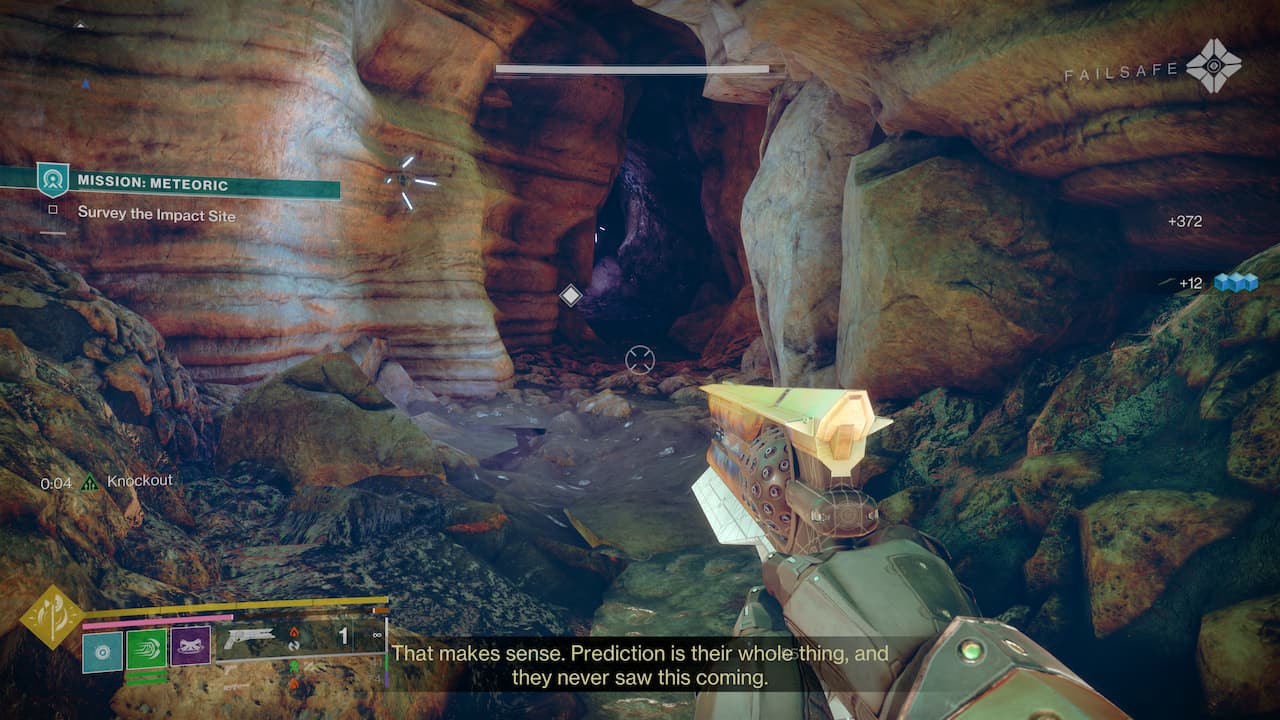The image size is (1280, 720).
Task: Toggle the Survey the Impact Site objective box
Action: 53,211
